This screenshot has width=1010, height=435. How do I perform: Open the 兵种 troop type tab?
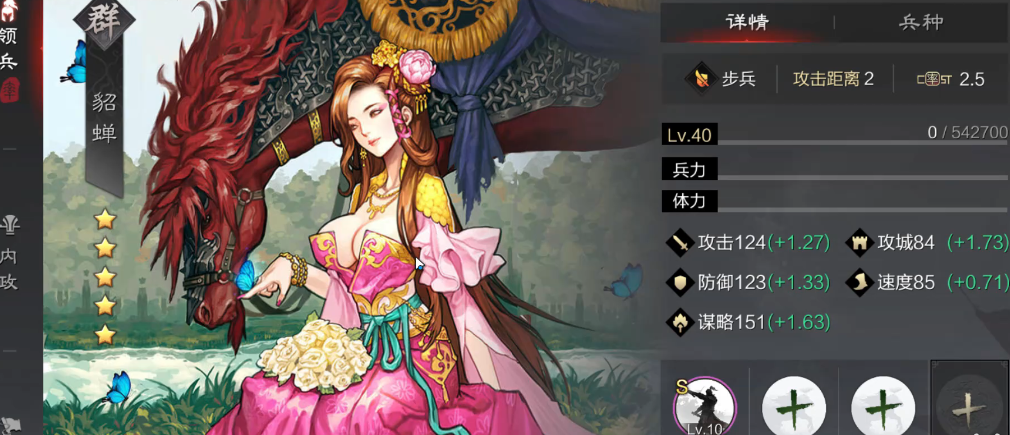point(921,22)
